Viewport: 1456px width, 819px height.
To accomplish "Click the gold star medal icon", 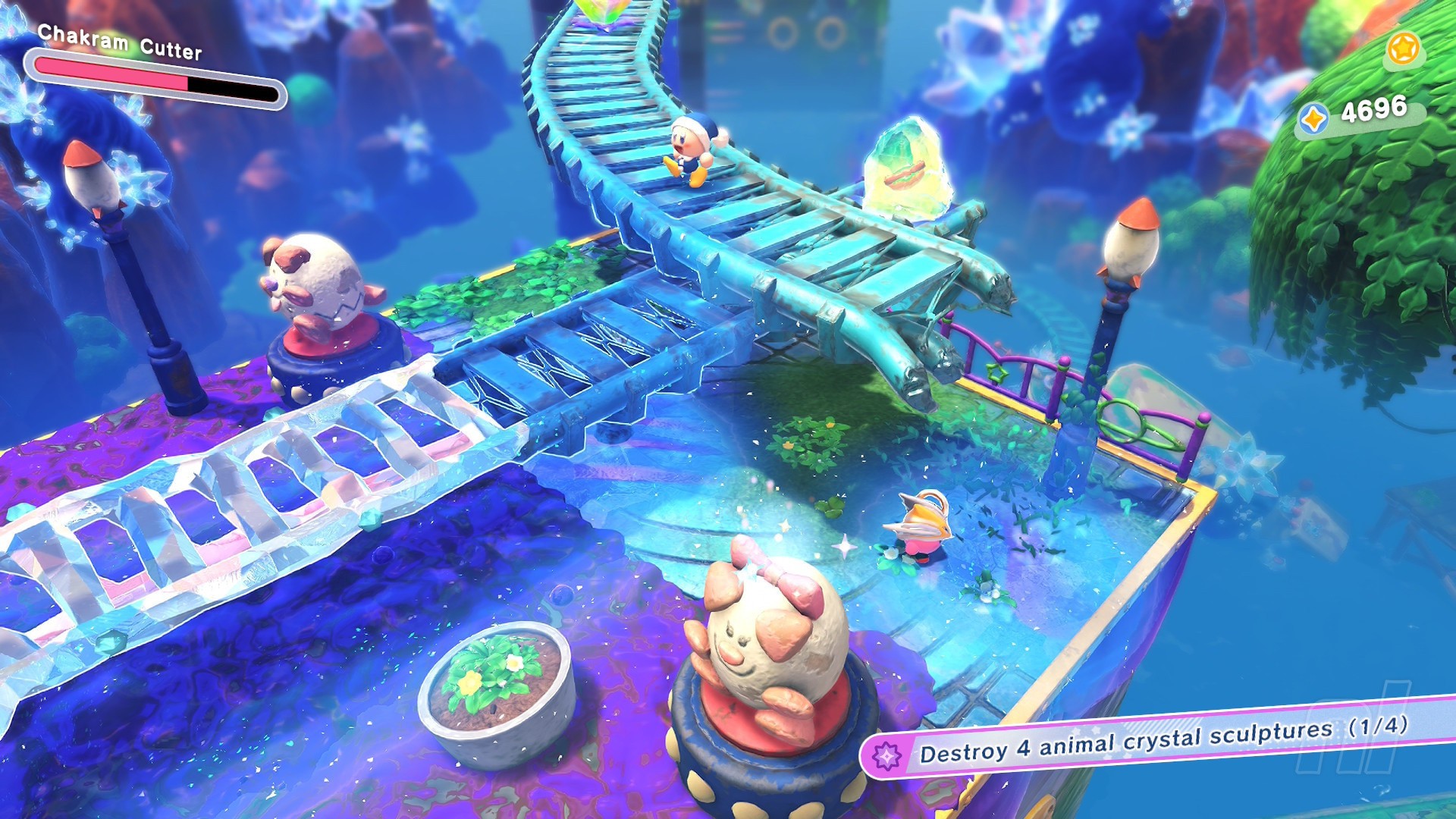I will click(x=1403, y=49).
